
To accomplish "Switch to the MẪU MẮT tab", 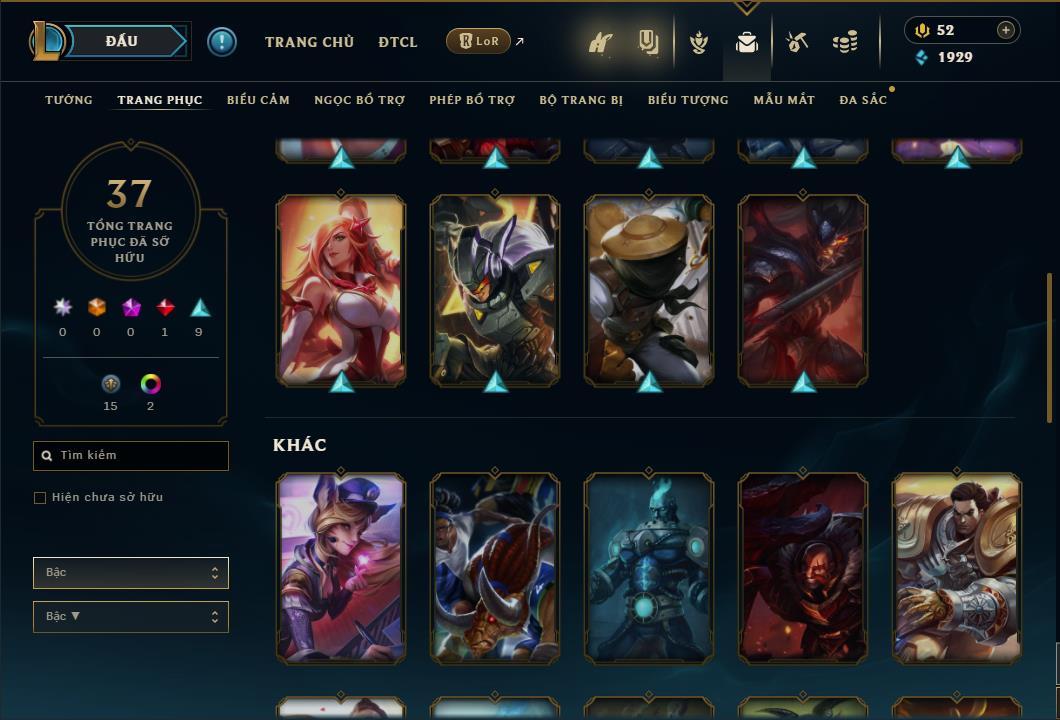I will 784,100.
